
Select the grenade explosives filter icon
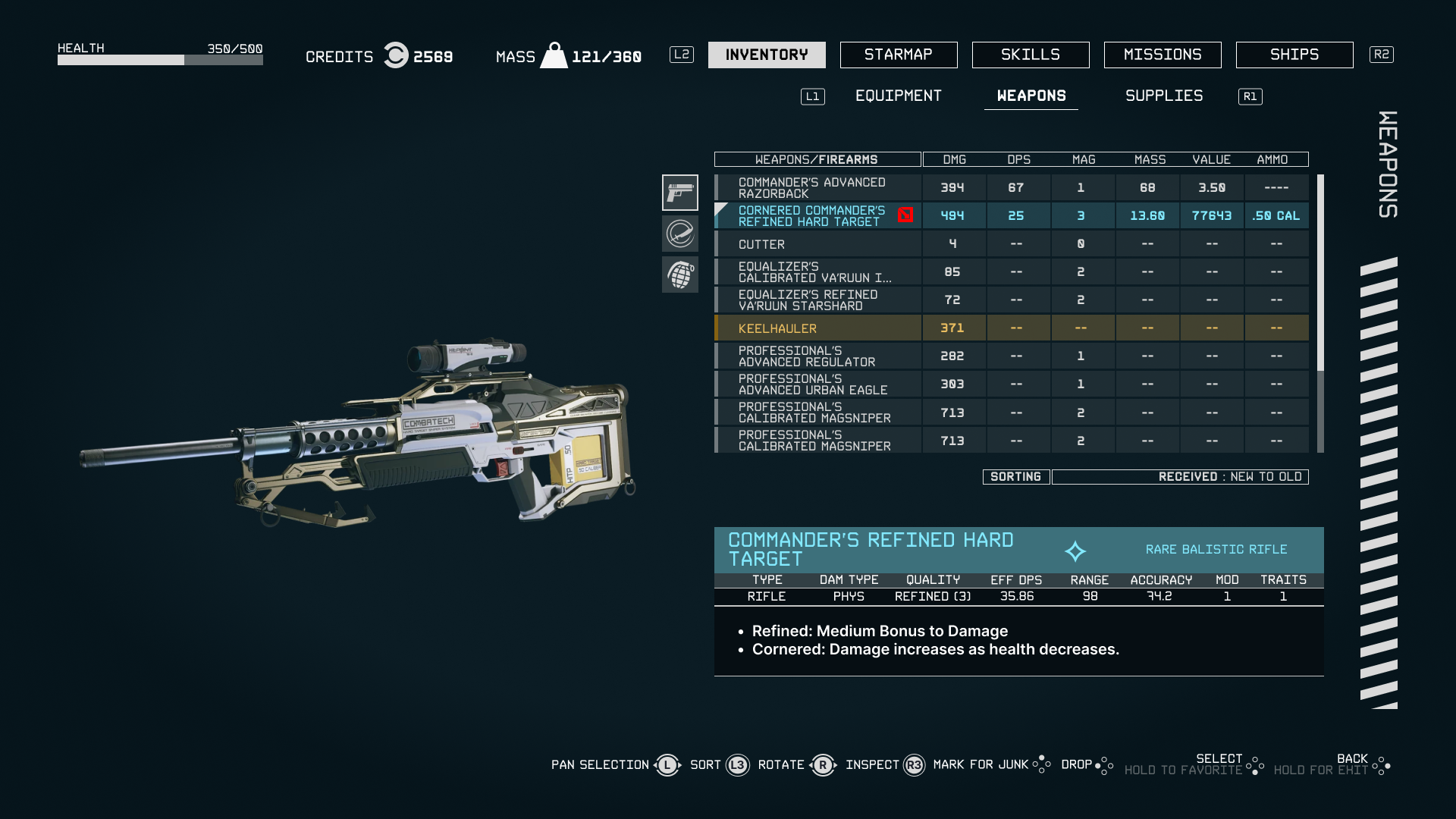(x=680, y=275)
